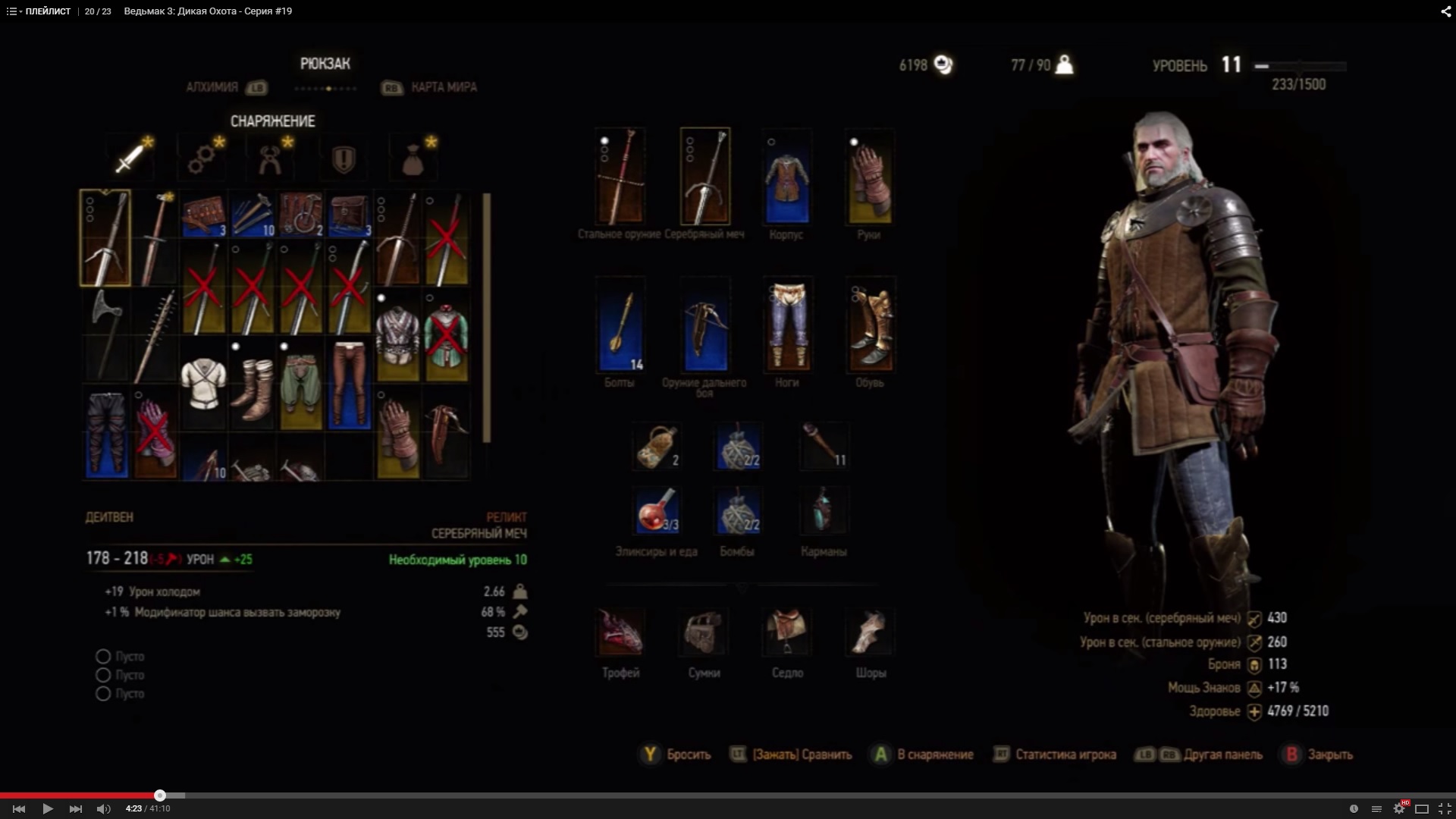Select the equipped steel weapon slot
1456x819 pixels.
tap(620, 177)
